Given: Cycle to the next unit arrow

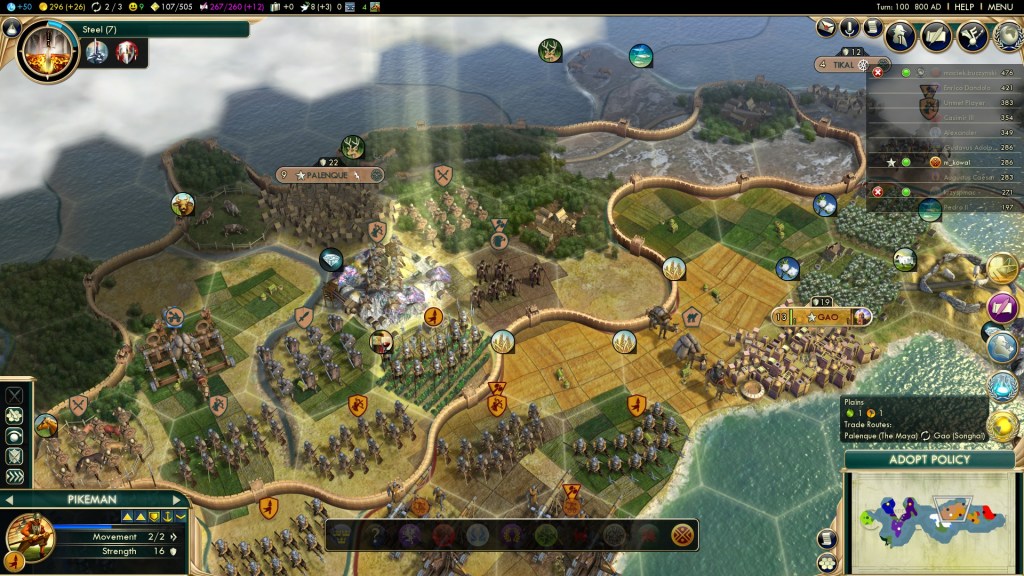Looking at the screenshot, I should (x=178, y=500).
